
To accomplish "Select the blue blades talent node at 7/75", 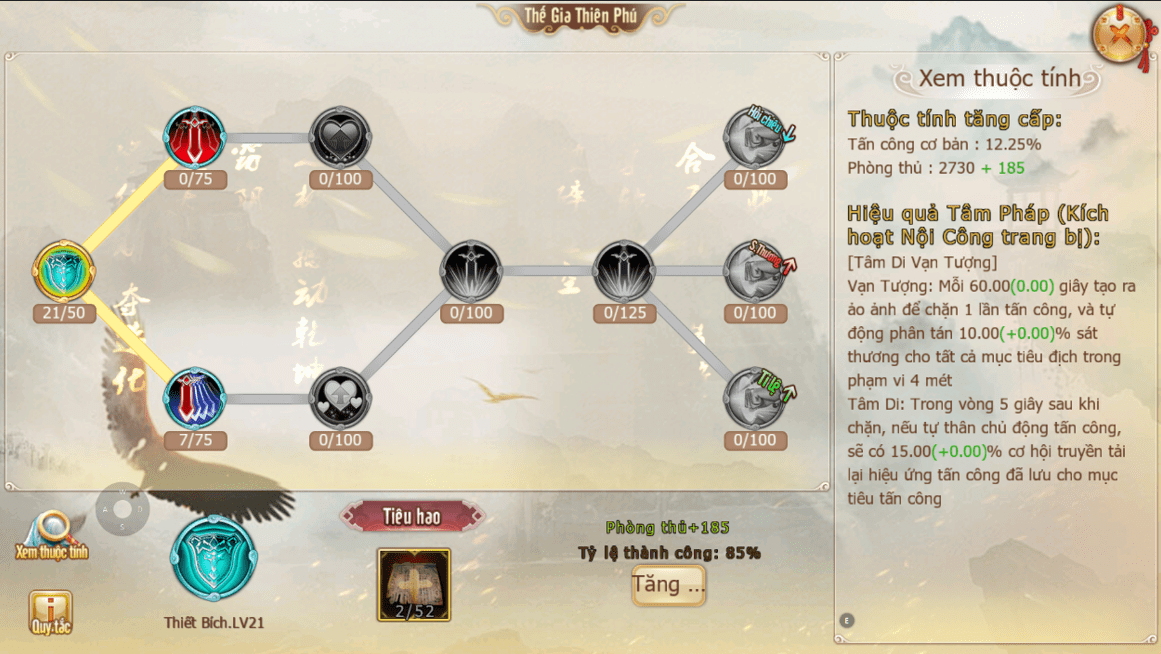I will click(195, 399).
